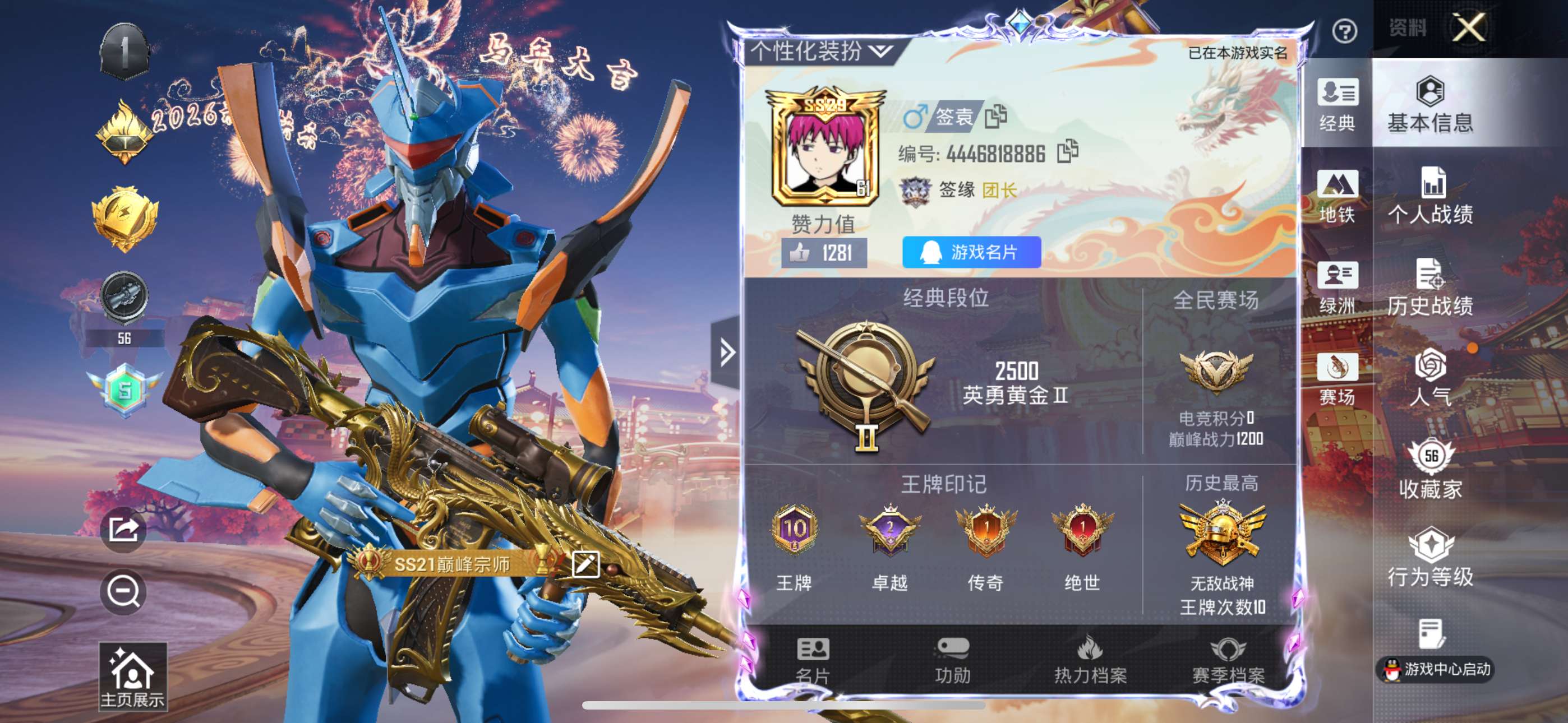Click the question mark help icon
Screen dimensions: 1568x723
1344,31
